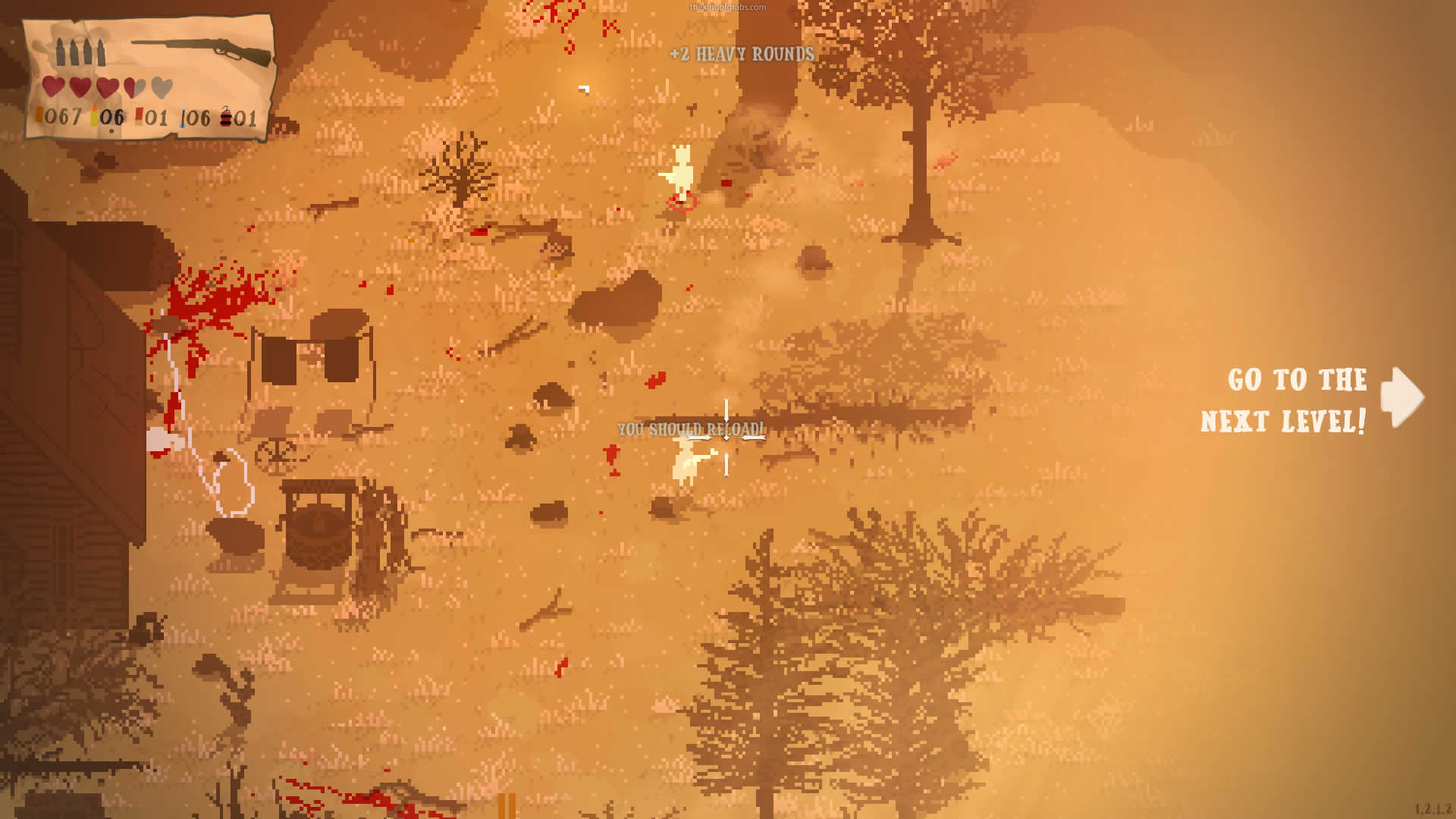Click the first loaded heavy round bullet
The height and width of the screenshot is (819, 1456).
(x=60, y=52)
